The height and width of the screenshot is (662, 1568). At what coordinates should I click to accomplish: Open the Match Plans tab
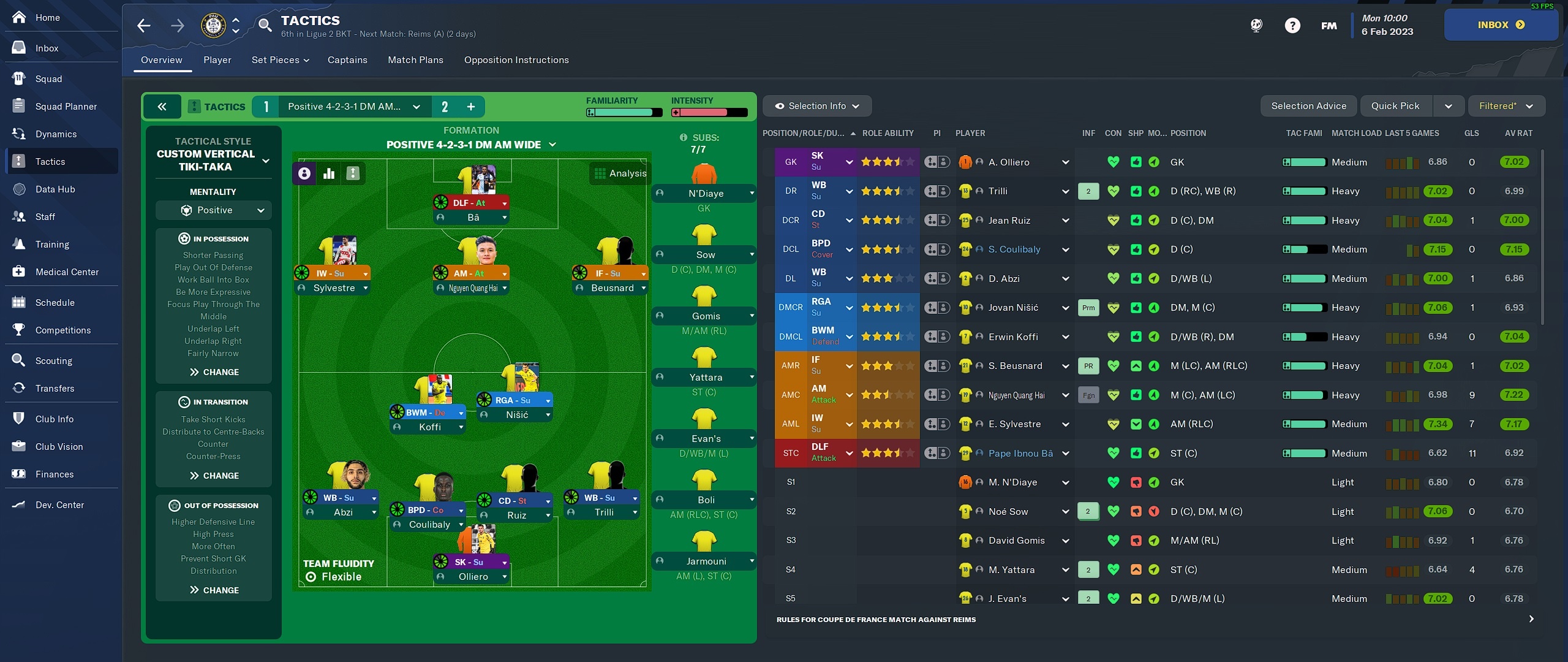click(x=415, y=60)
